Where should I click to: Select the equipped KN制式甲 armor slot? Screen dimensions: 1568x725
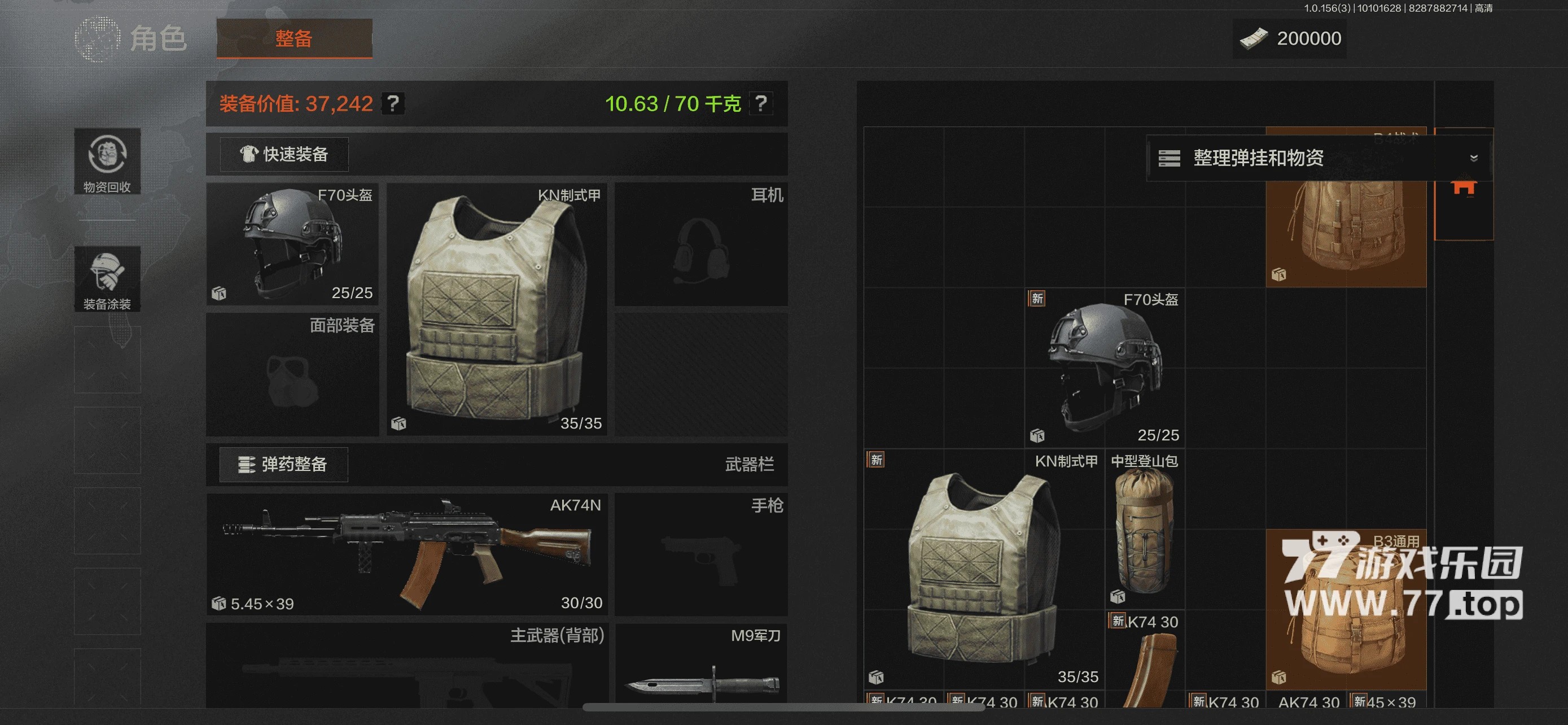pos(497,309)
